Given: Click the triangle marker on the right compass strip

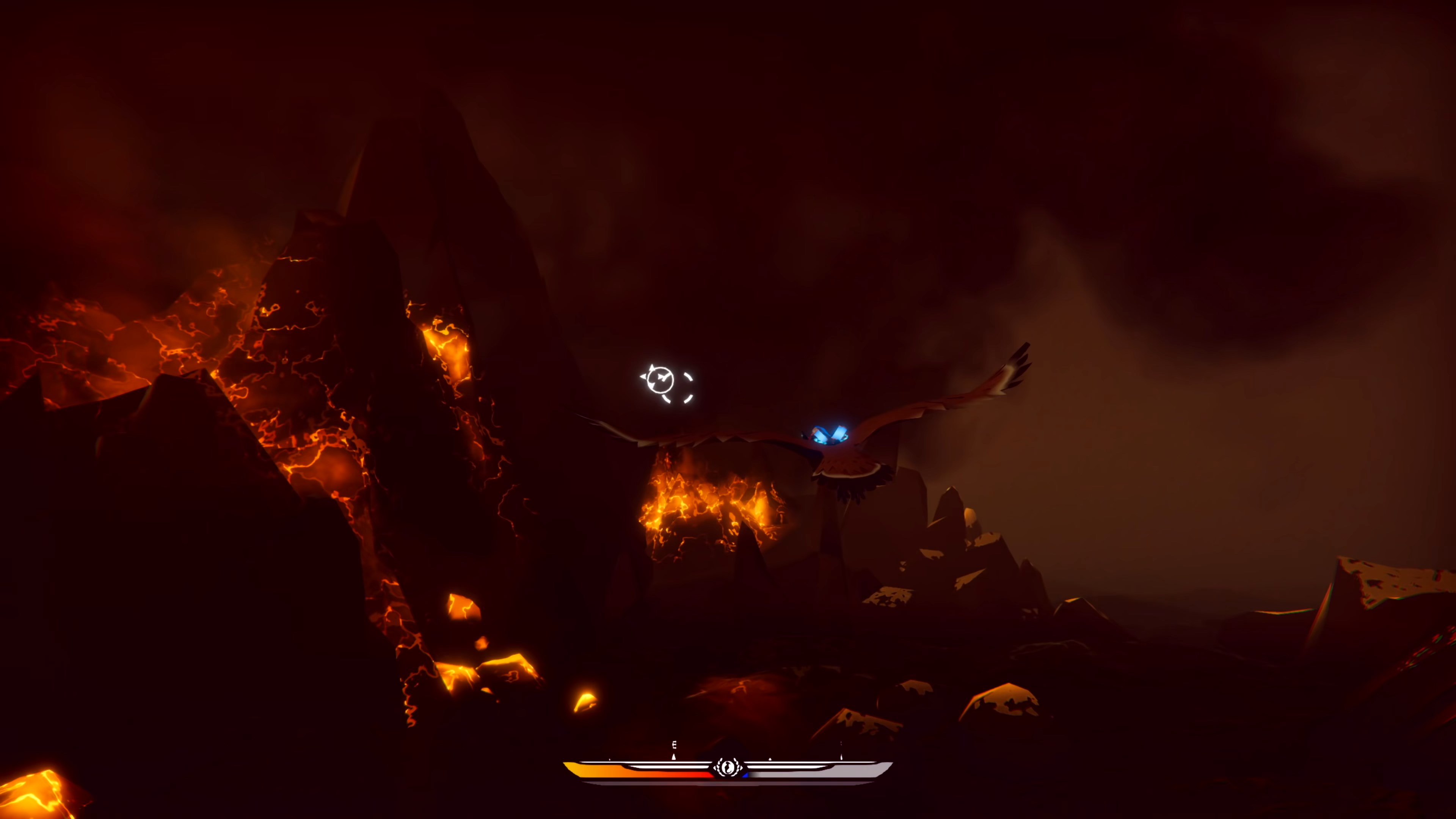Looking at the screenshot, I should [770, 759].
